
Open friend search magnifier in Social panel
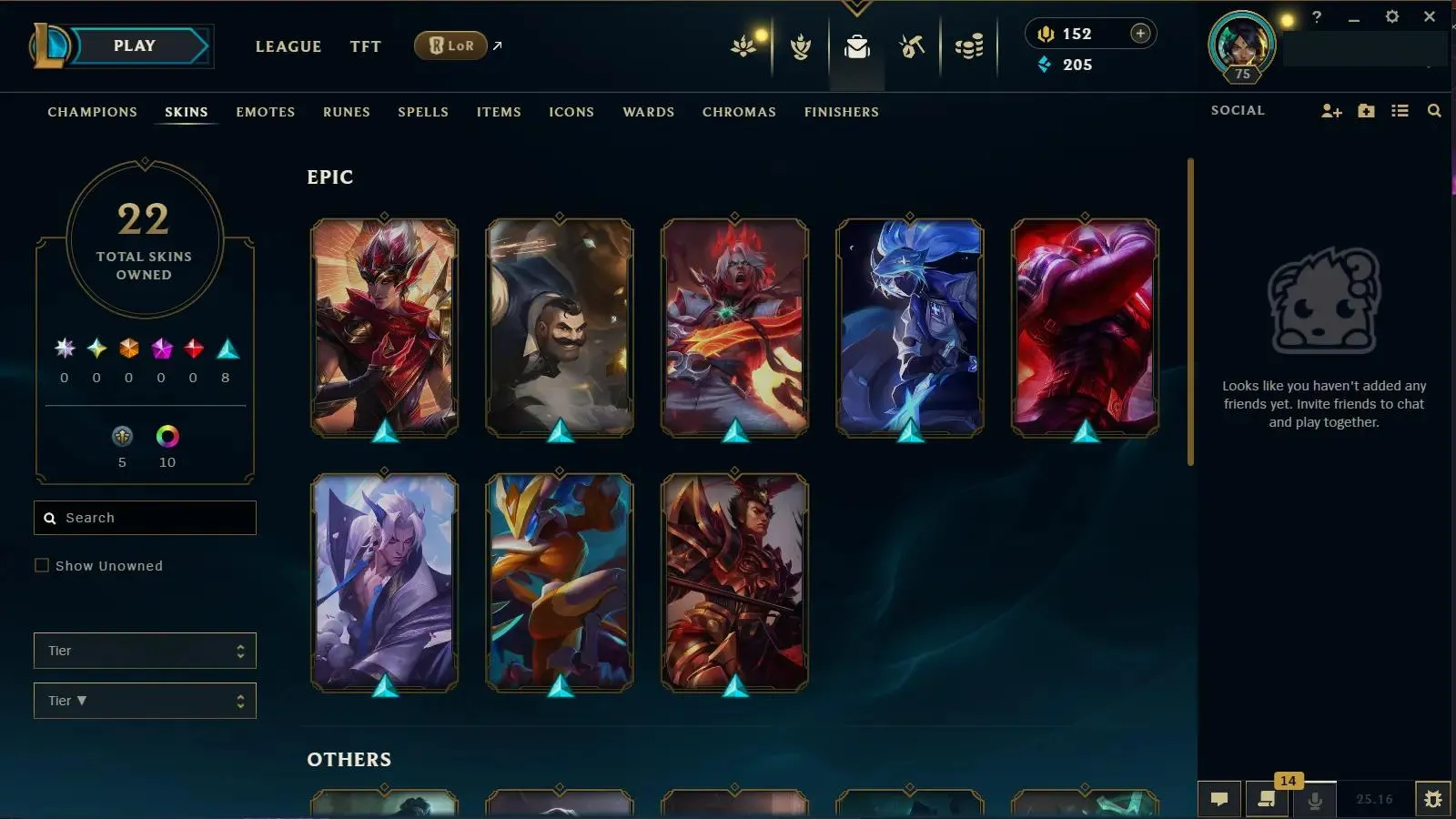pyautogui.click(x=1434, y=110)
